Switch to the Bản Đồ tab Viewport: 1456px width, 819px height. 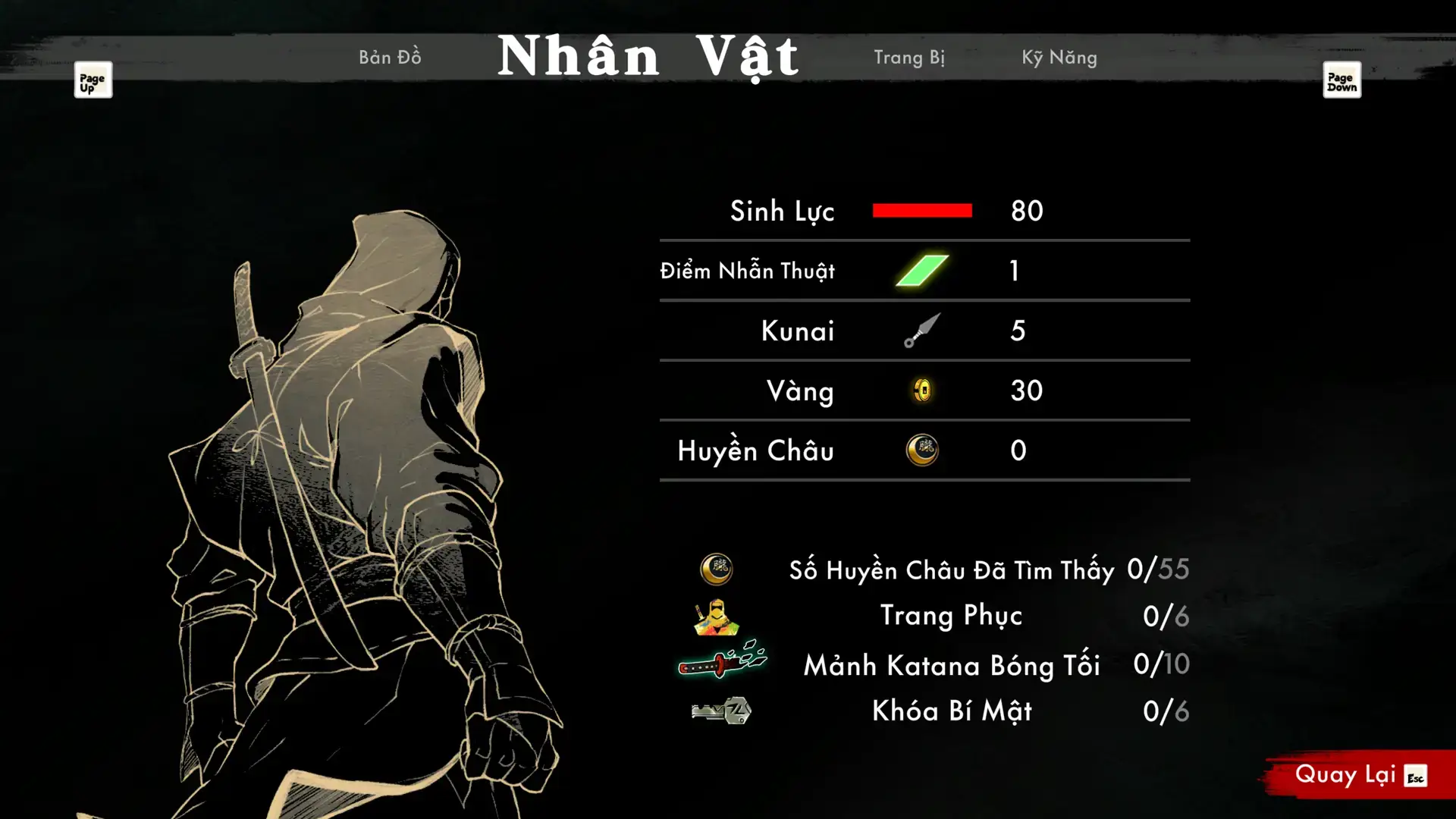click(390, 58)
